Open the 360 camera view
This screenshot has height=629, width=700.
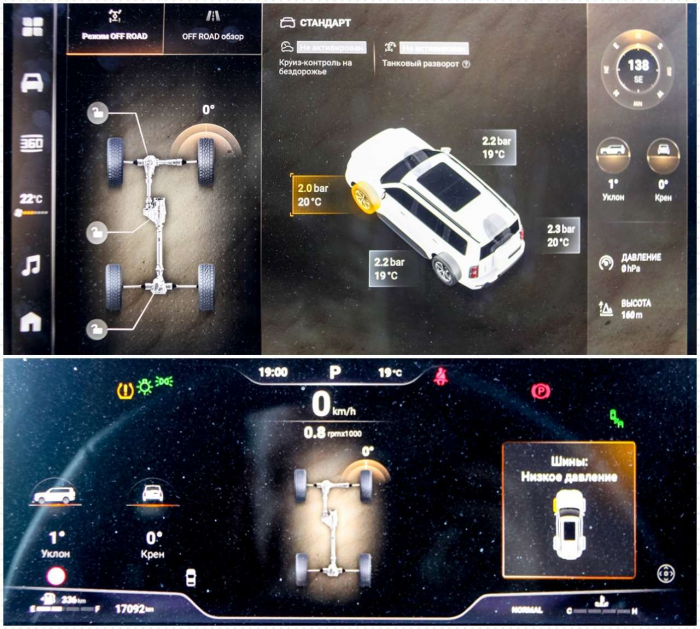[x=33, y=144]
